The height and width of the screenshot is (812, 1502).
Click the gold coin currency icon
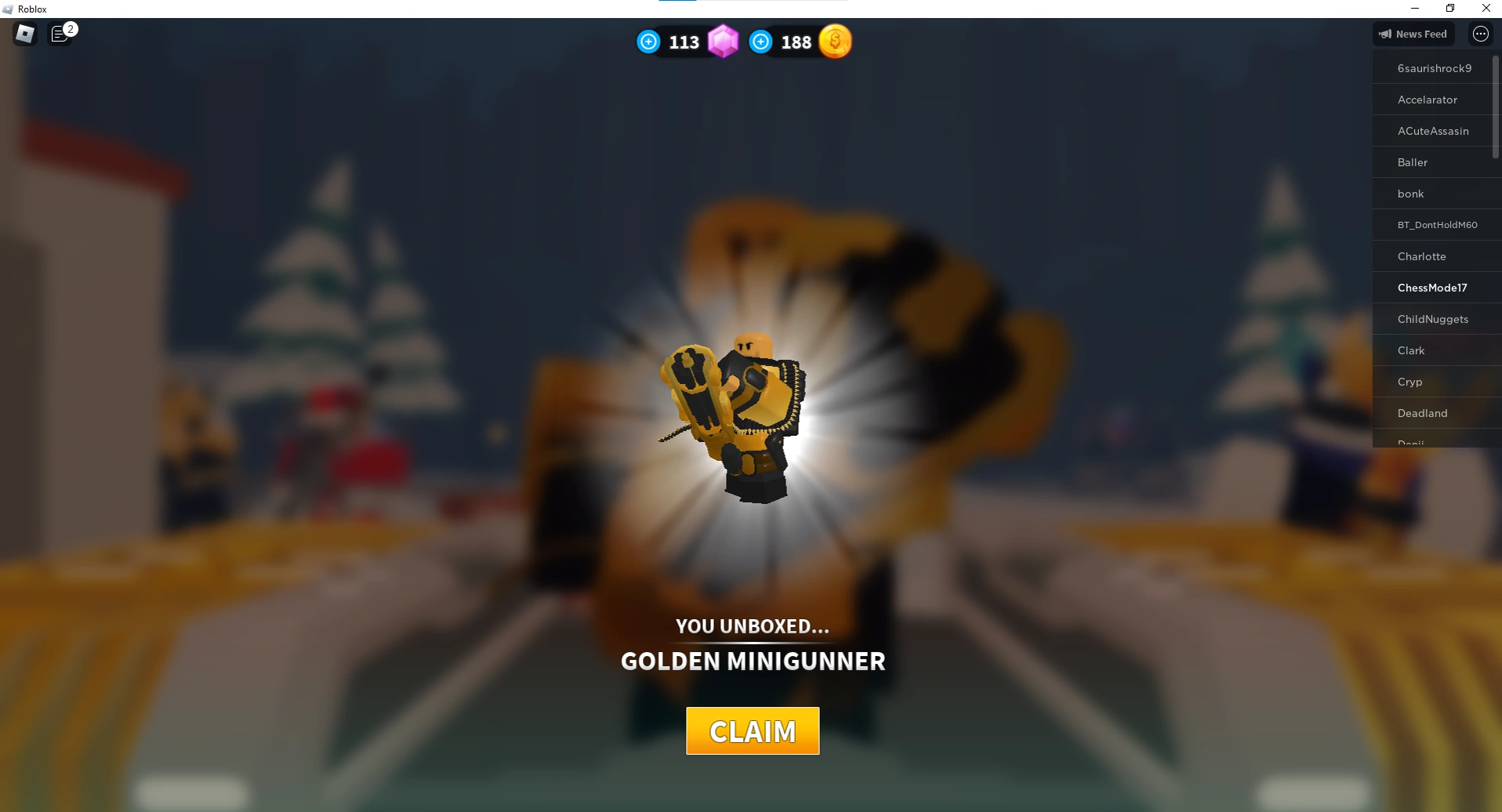tap(836, 42)
